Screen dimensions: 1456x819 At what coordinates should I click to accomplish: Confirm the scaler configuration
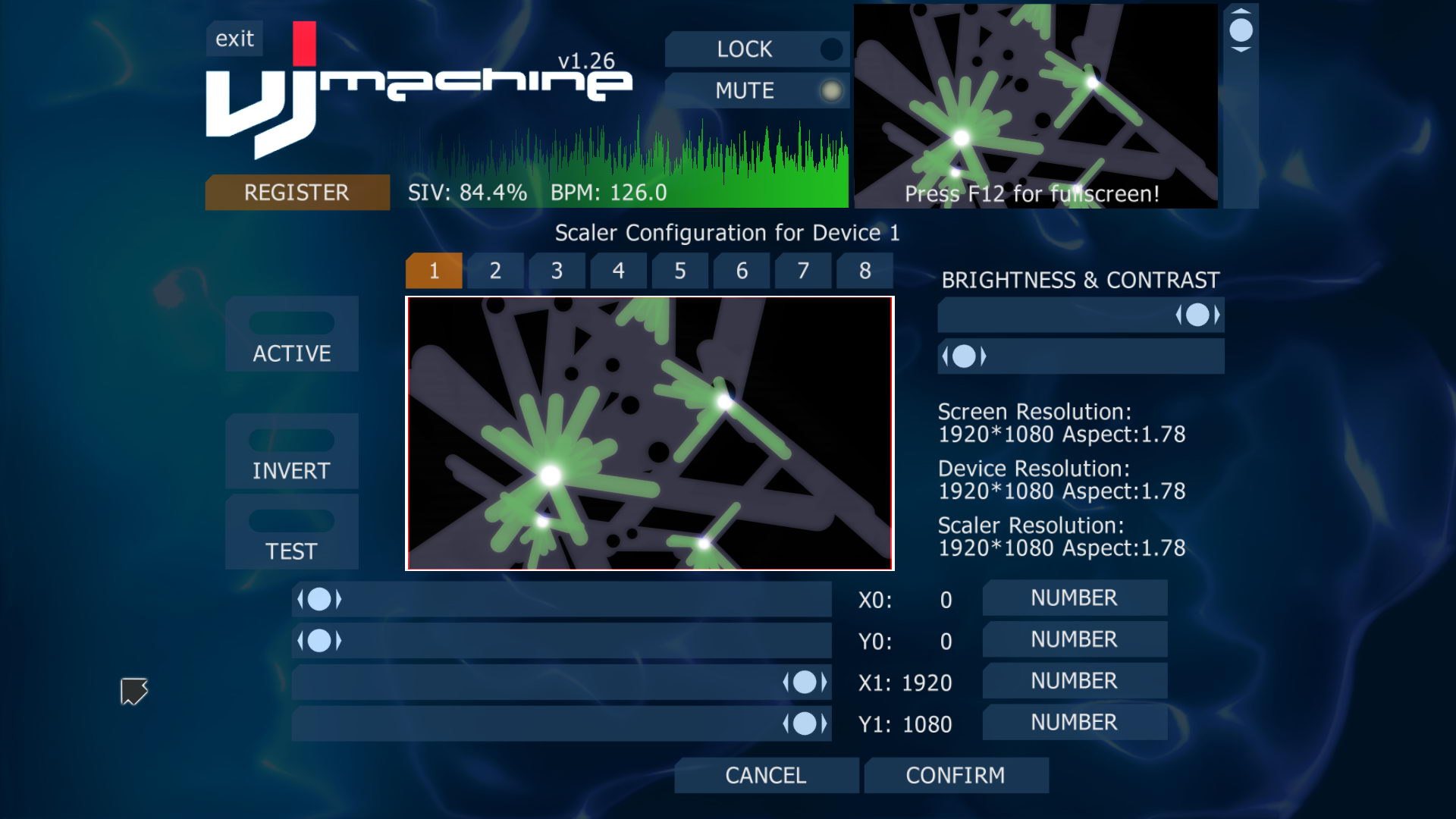click(x=955, y=775)
